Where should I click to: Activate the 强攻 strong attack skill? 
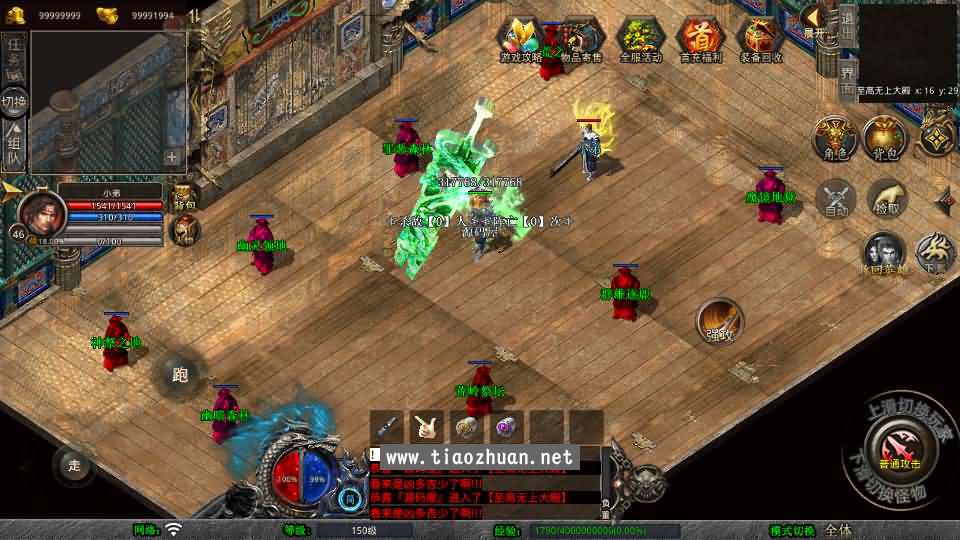tap(719, 320)
